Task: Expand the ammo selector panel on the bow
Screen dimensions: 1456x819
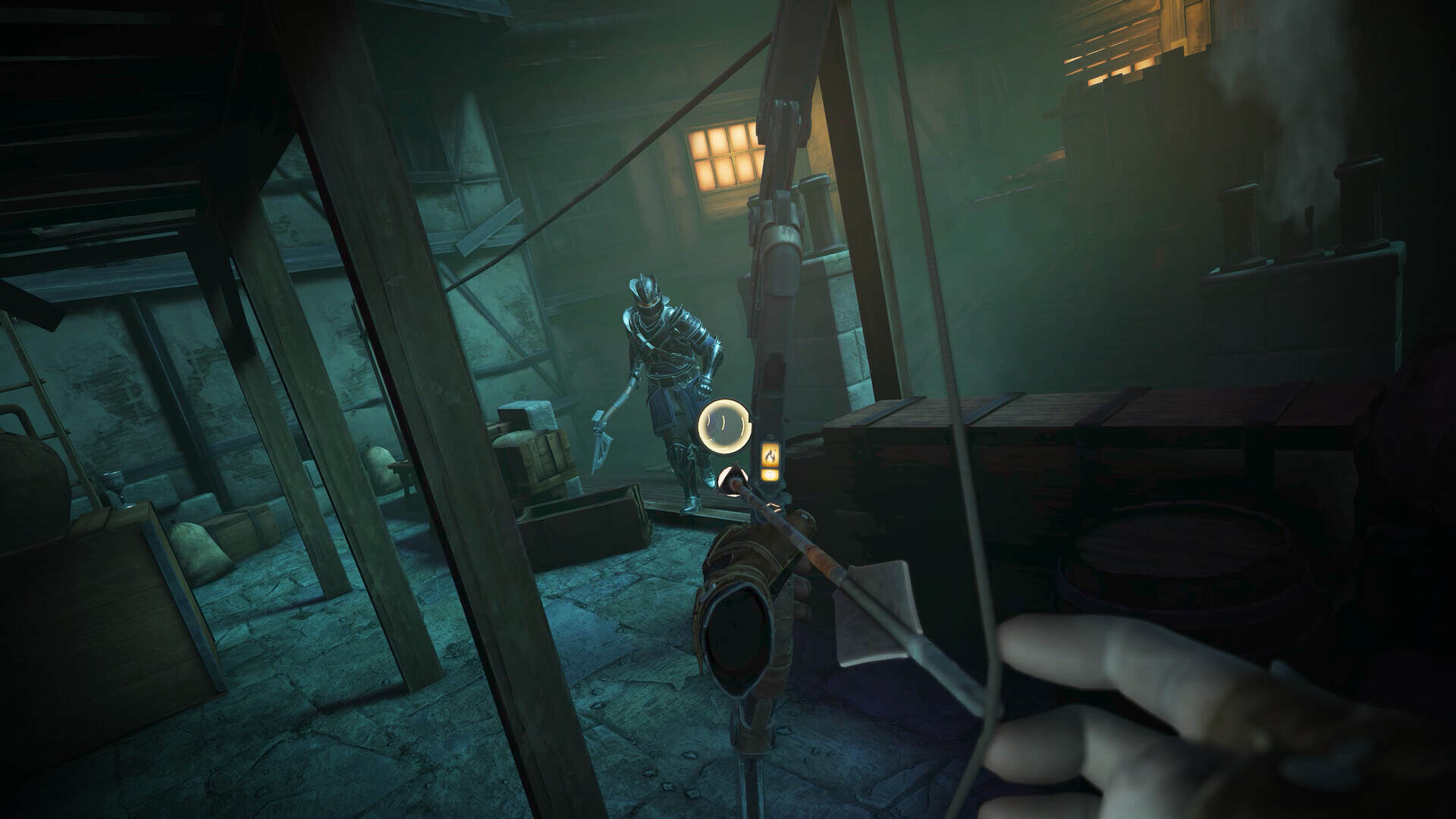Action: 769,463
